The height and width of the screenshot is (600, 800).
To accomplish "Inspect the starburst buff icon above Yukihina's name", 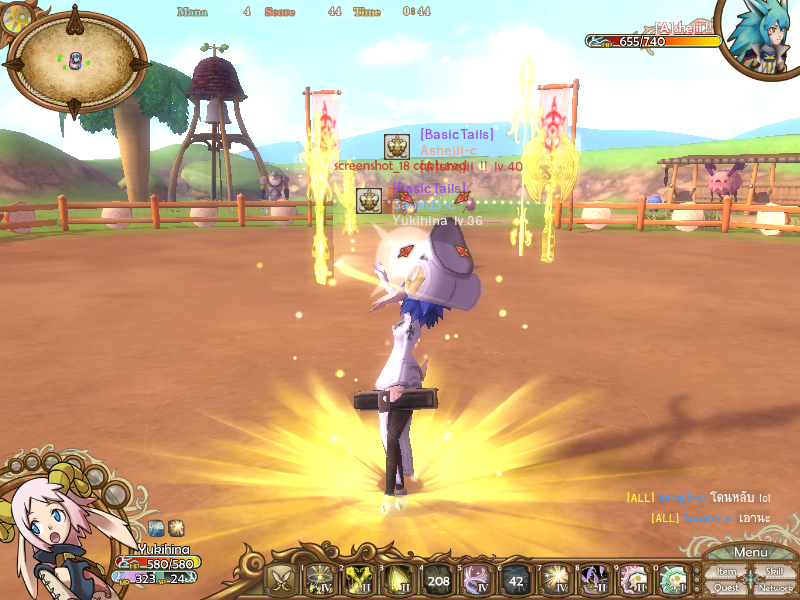I will (x=176, y=527).
